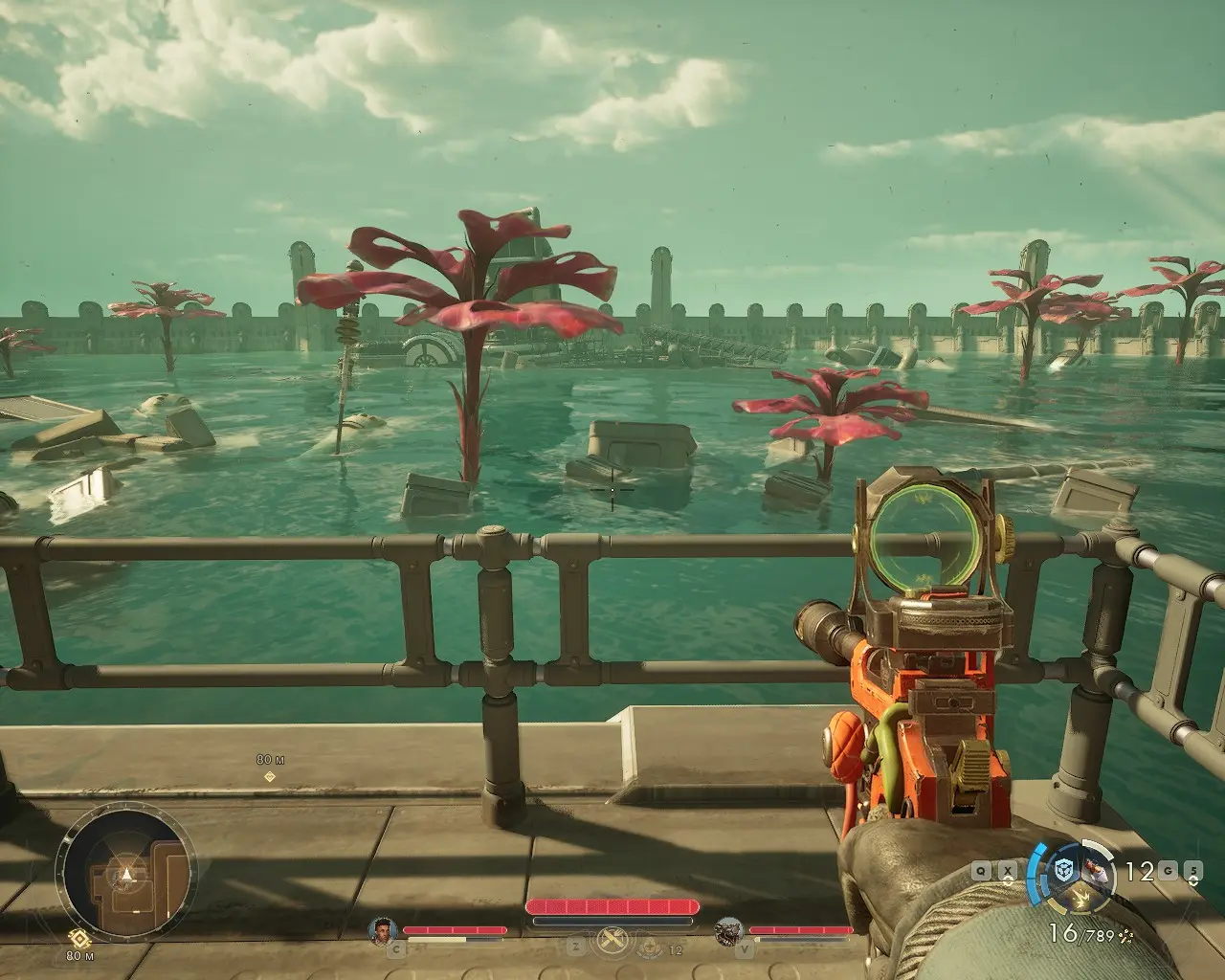Click the left companion's portrait
Viewport: 1225px width, 980px height.
click(x=384, y=929)
